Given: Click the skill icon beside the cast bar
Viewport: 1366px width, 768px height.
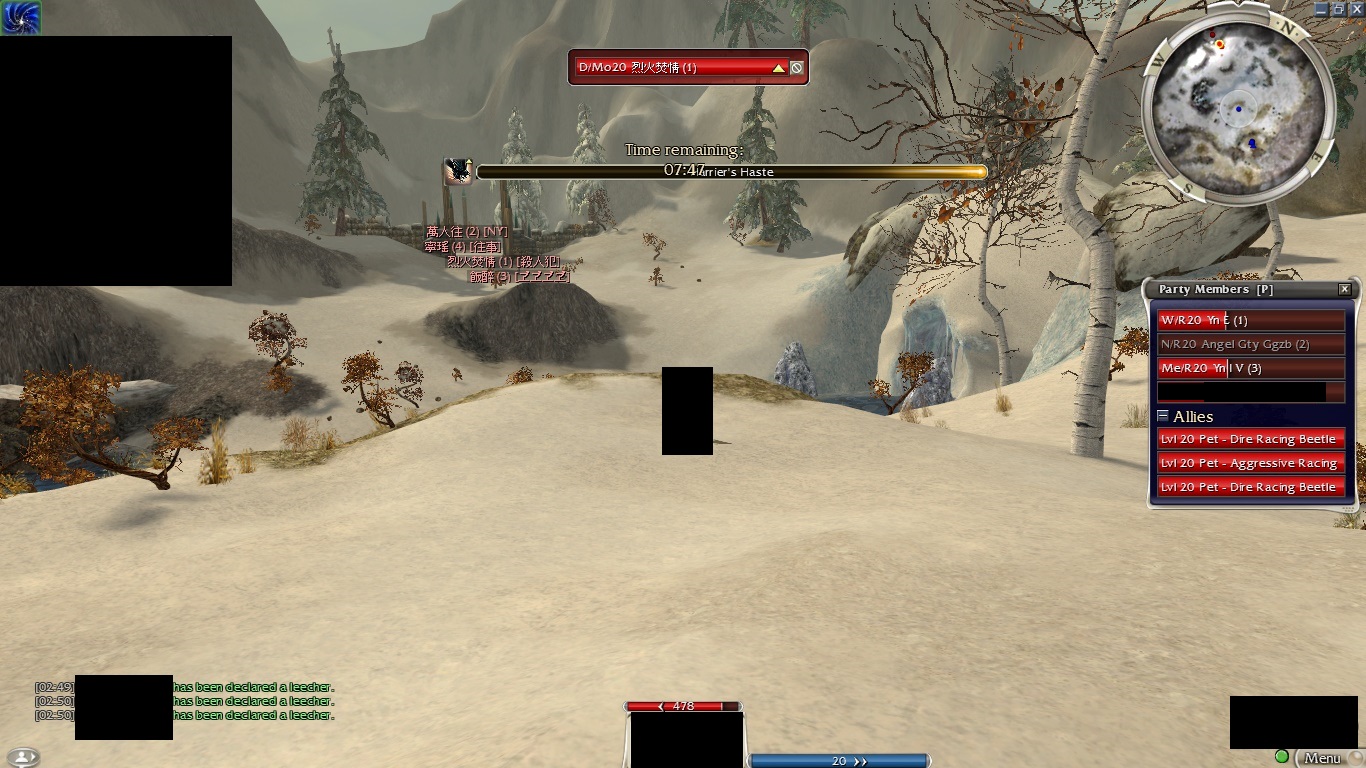Looking at the screenshot, I should 458,172.
